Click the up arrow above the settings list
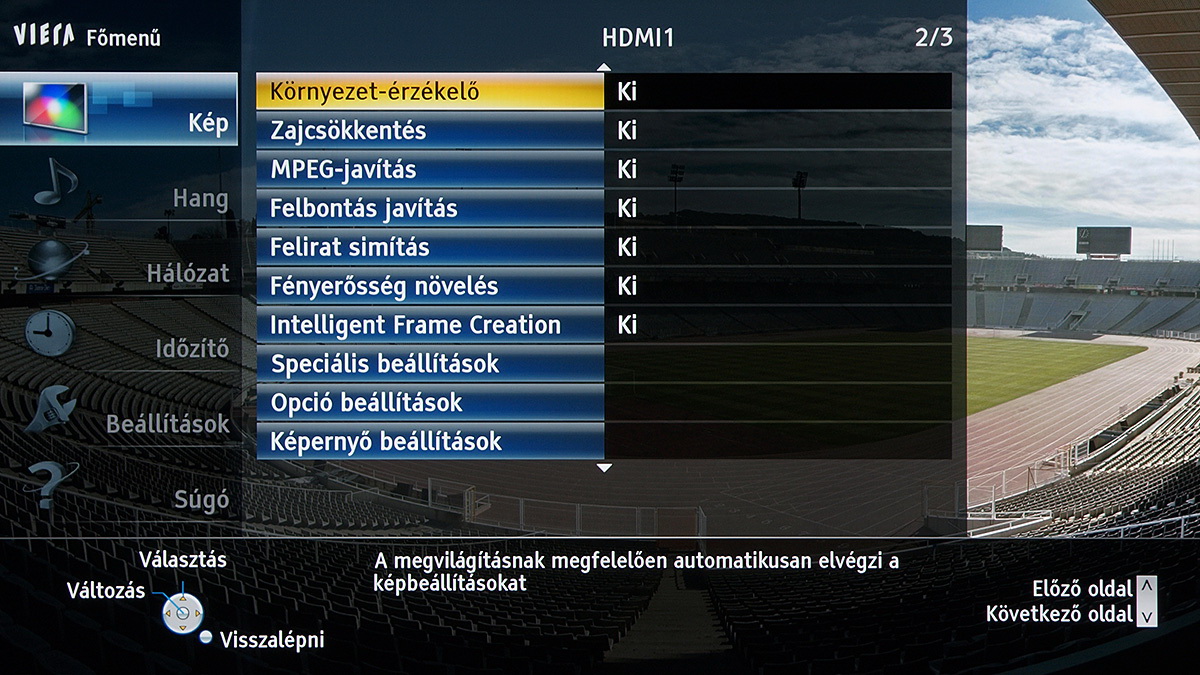1200x675 pixels. click(x=603, y=67)
